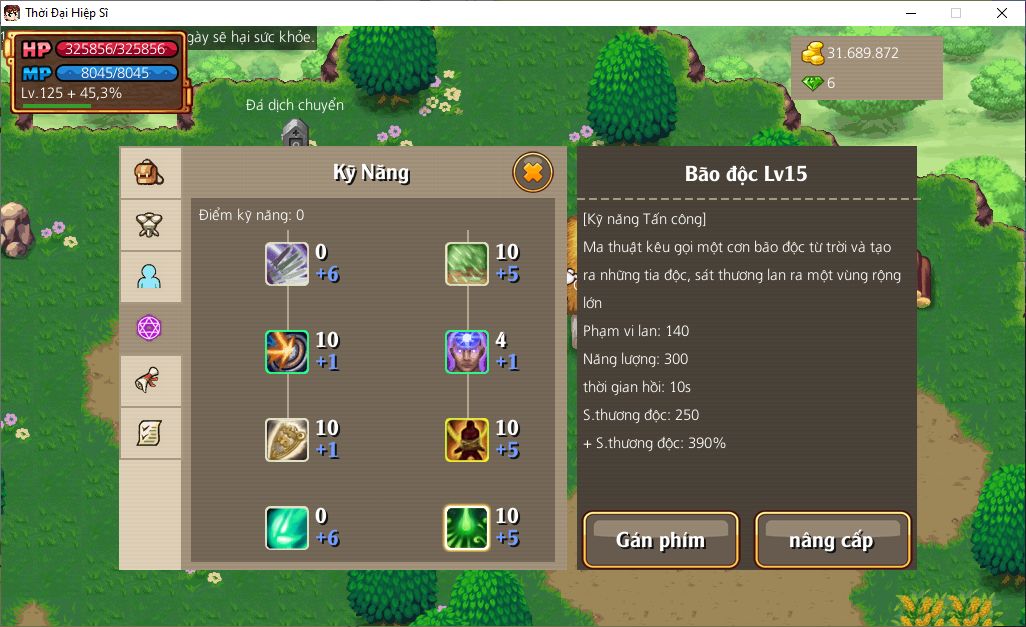Close the Thời Đại Hiệp Sĩ window

[1001, 13]
